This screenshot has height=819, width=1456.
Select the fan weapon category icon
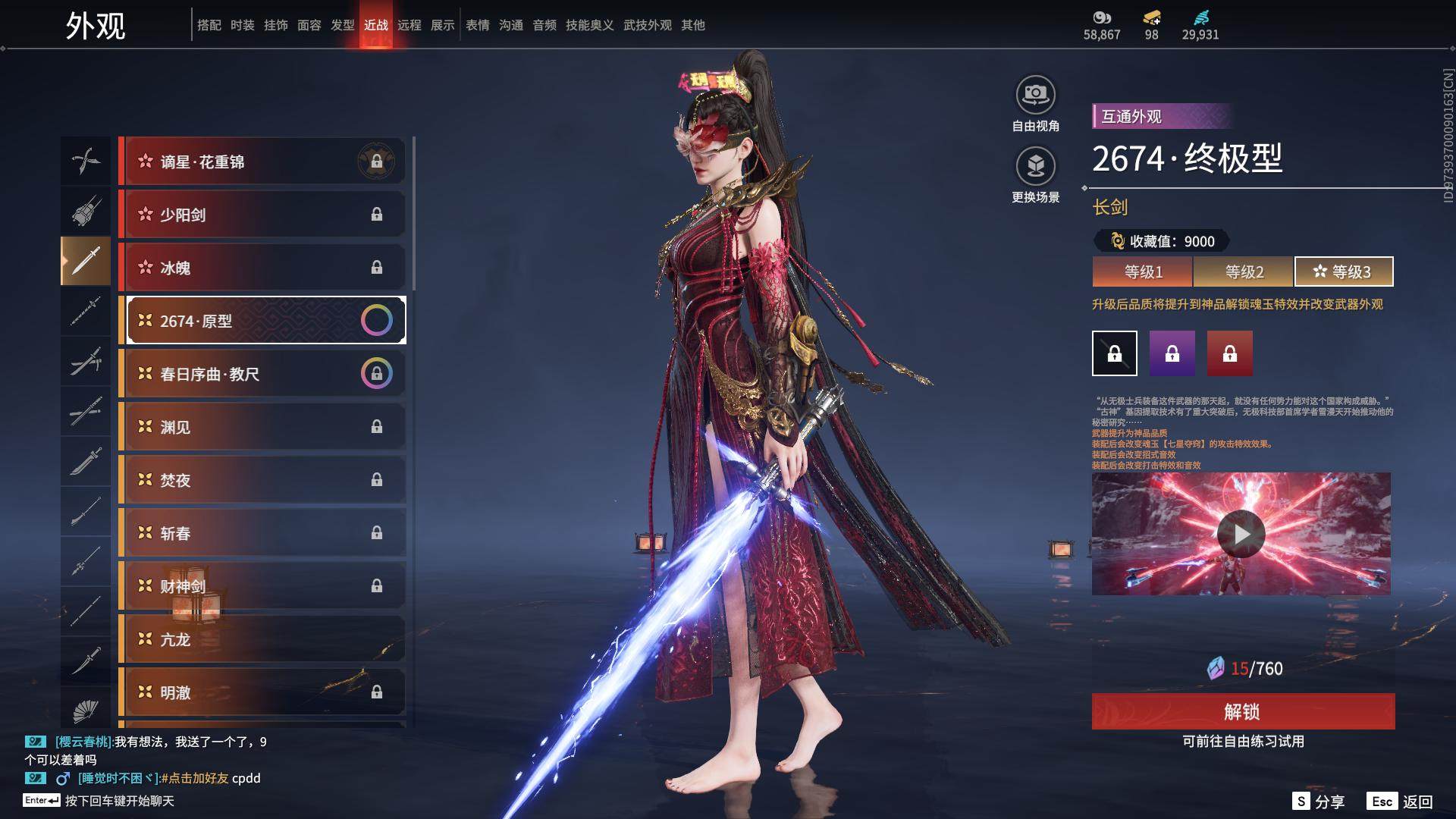[x=86, y=711]
